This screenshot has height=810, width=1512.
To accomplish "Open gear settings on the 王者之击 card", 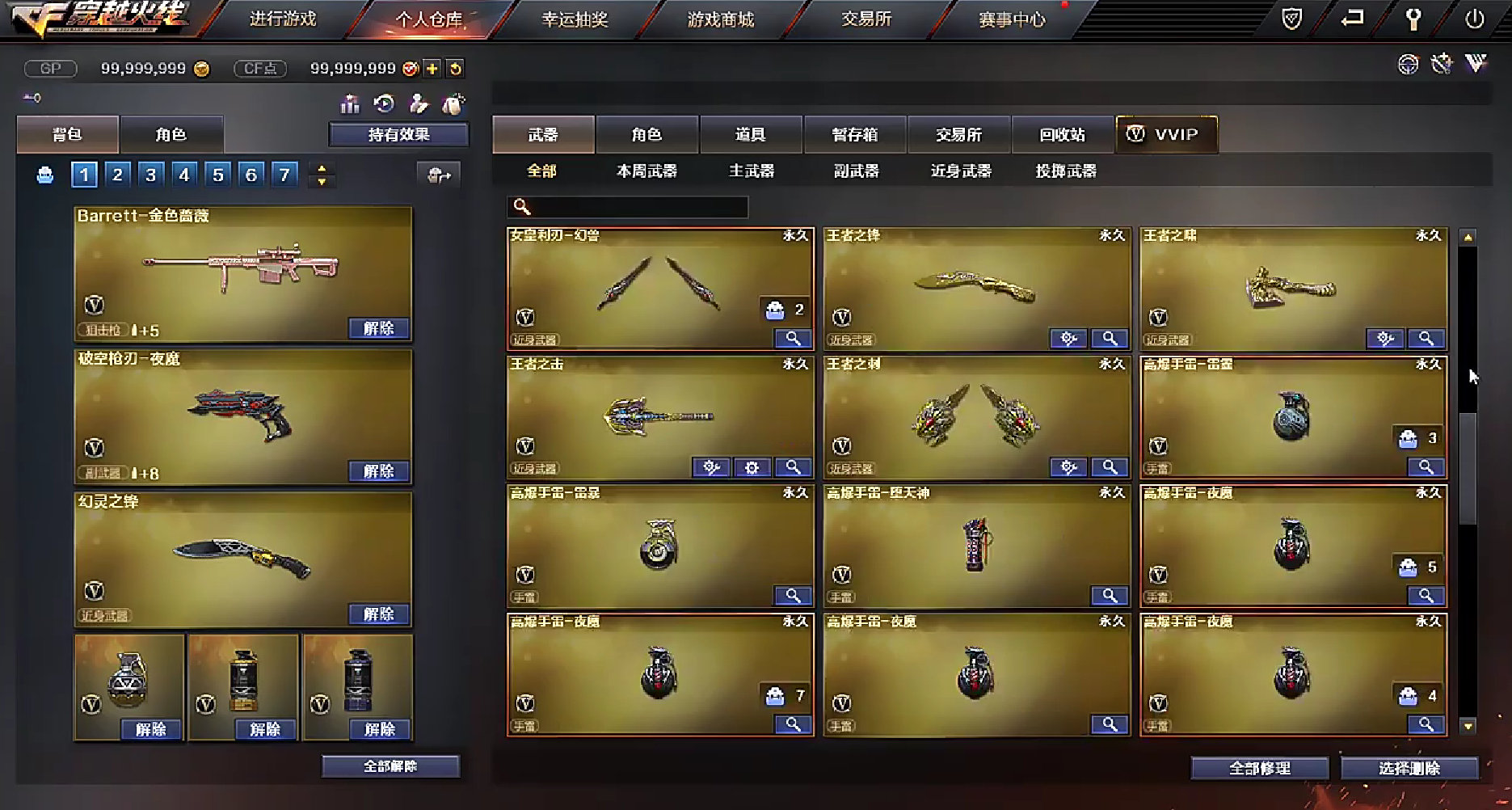I will (x=752, y=467).
